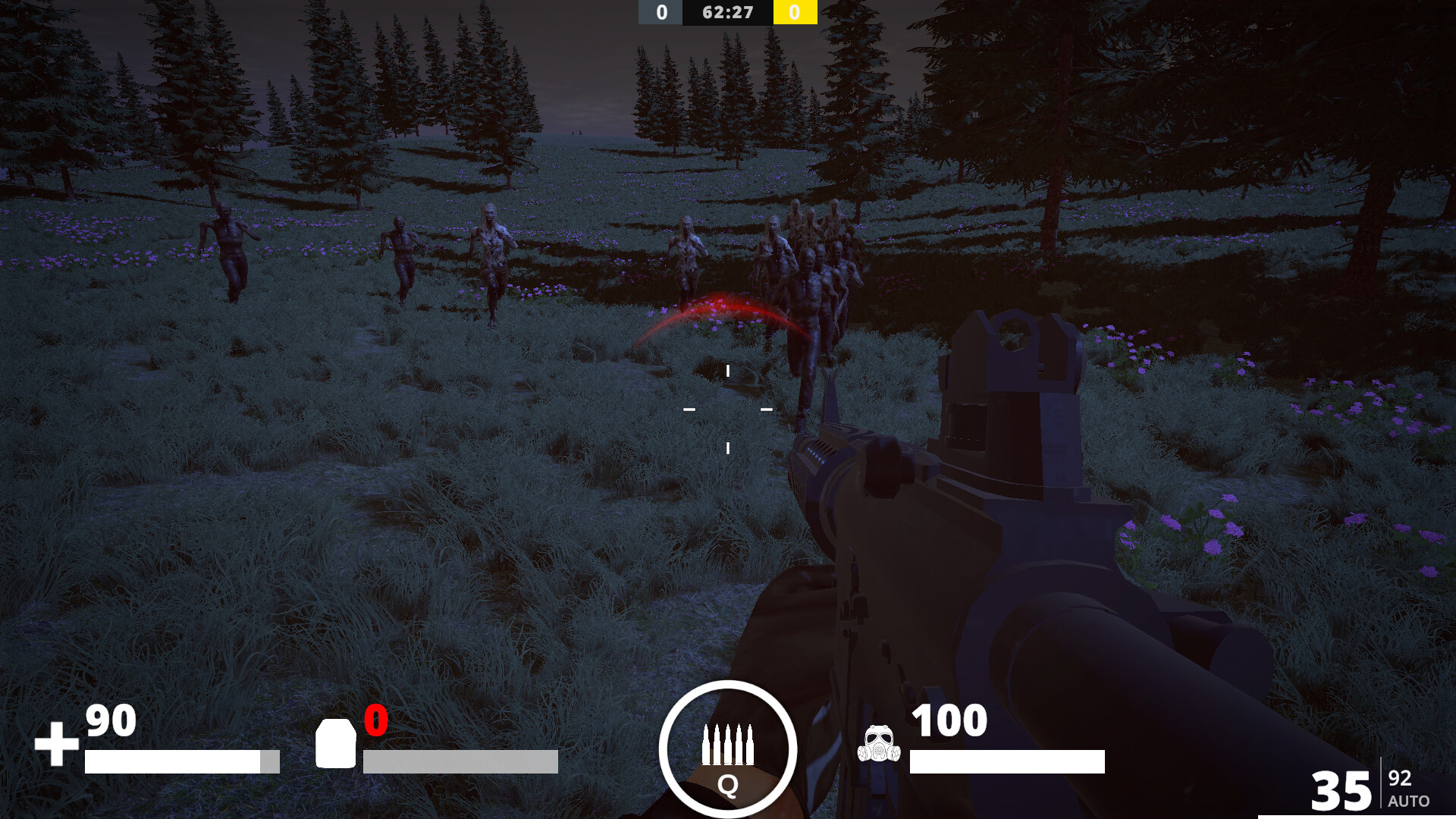Expand the match timer showing 62:27
The width and height of the screenshot is (1456, 819).
(x=726, y=12)
